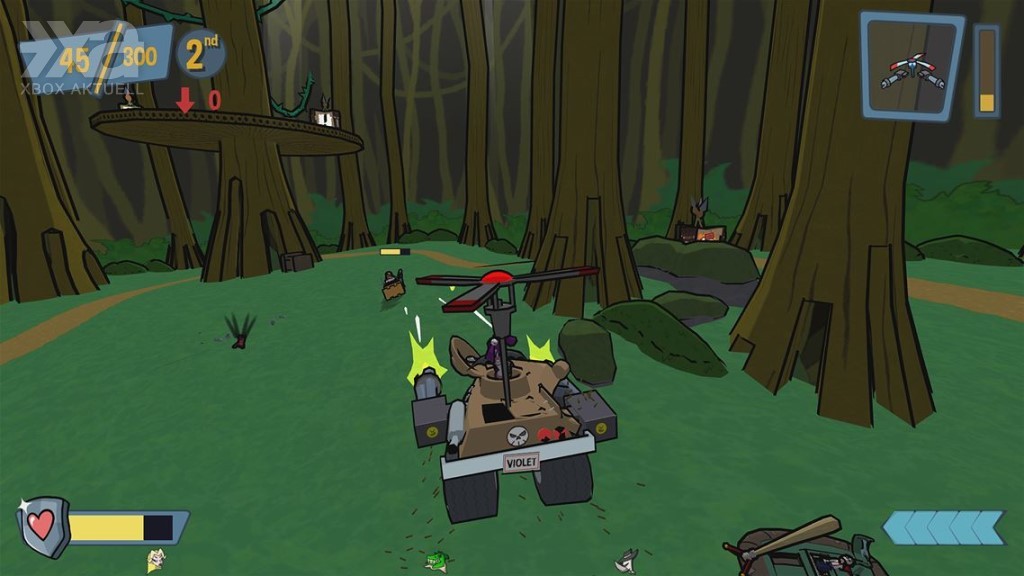This screenshot has height=576, width=1024.
Task: Click the 2nd place position badge
Action: 201,54
